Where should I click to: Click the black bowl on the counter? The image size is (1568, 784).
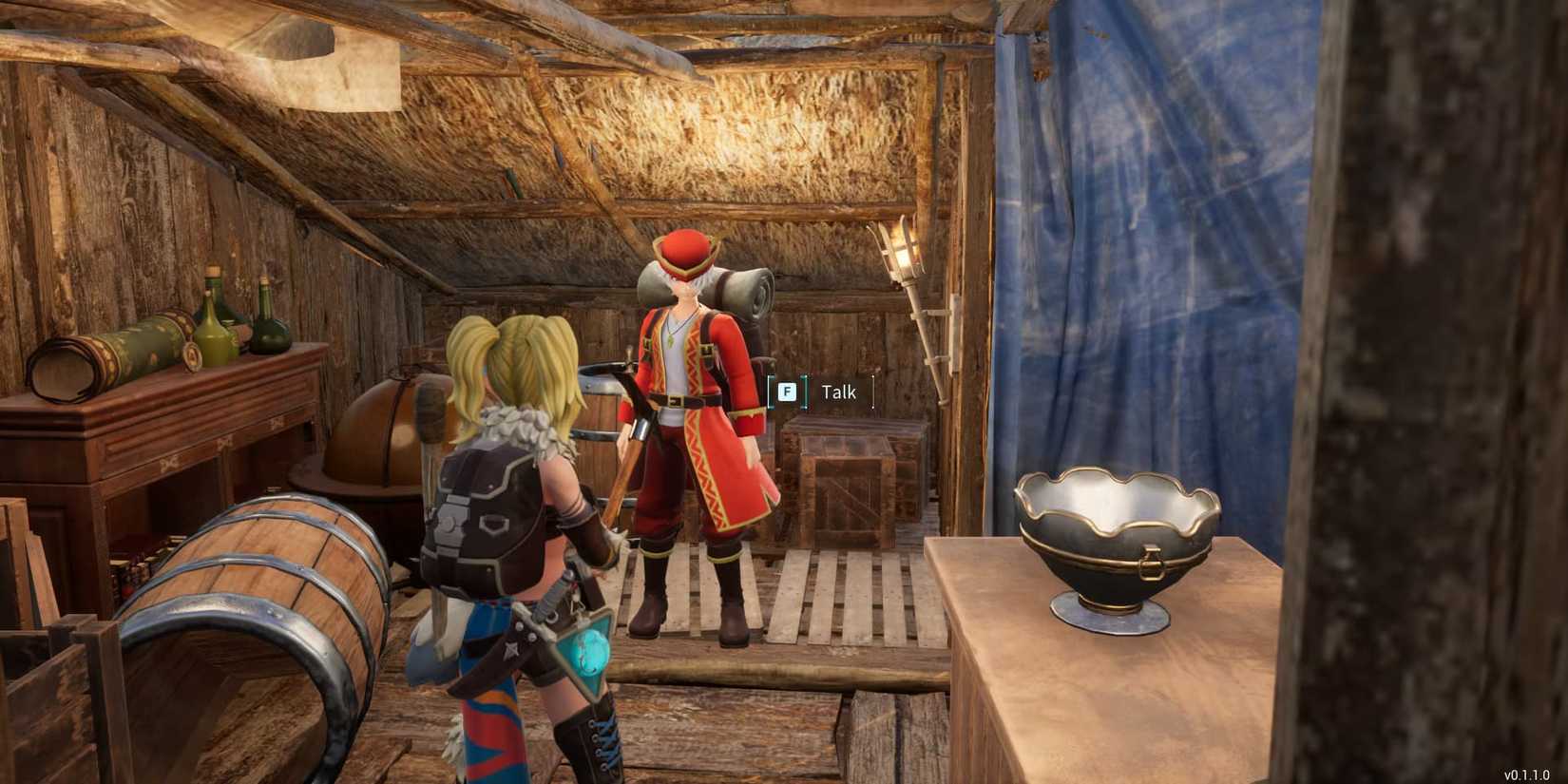[x=1121, y=542]
